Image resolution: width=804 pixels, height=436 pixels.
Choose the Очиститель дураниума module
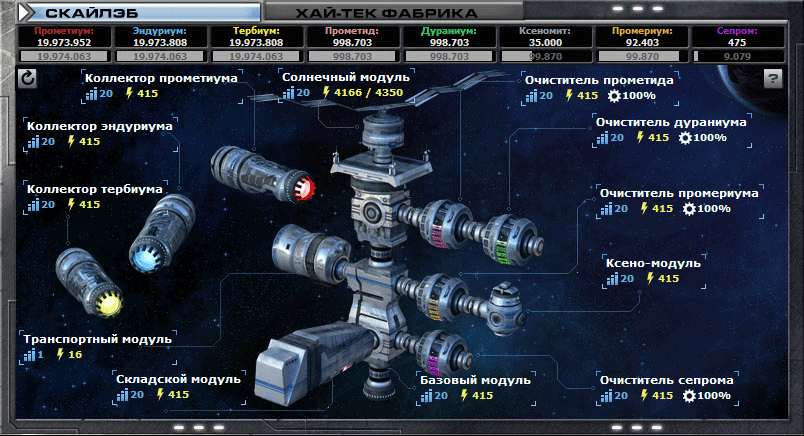[671, 122]
